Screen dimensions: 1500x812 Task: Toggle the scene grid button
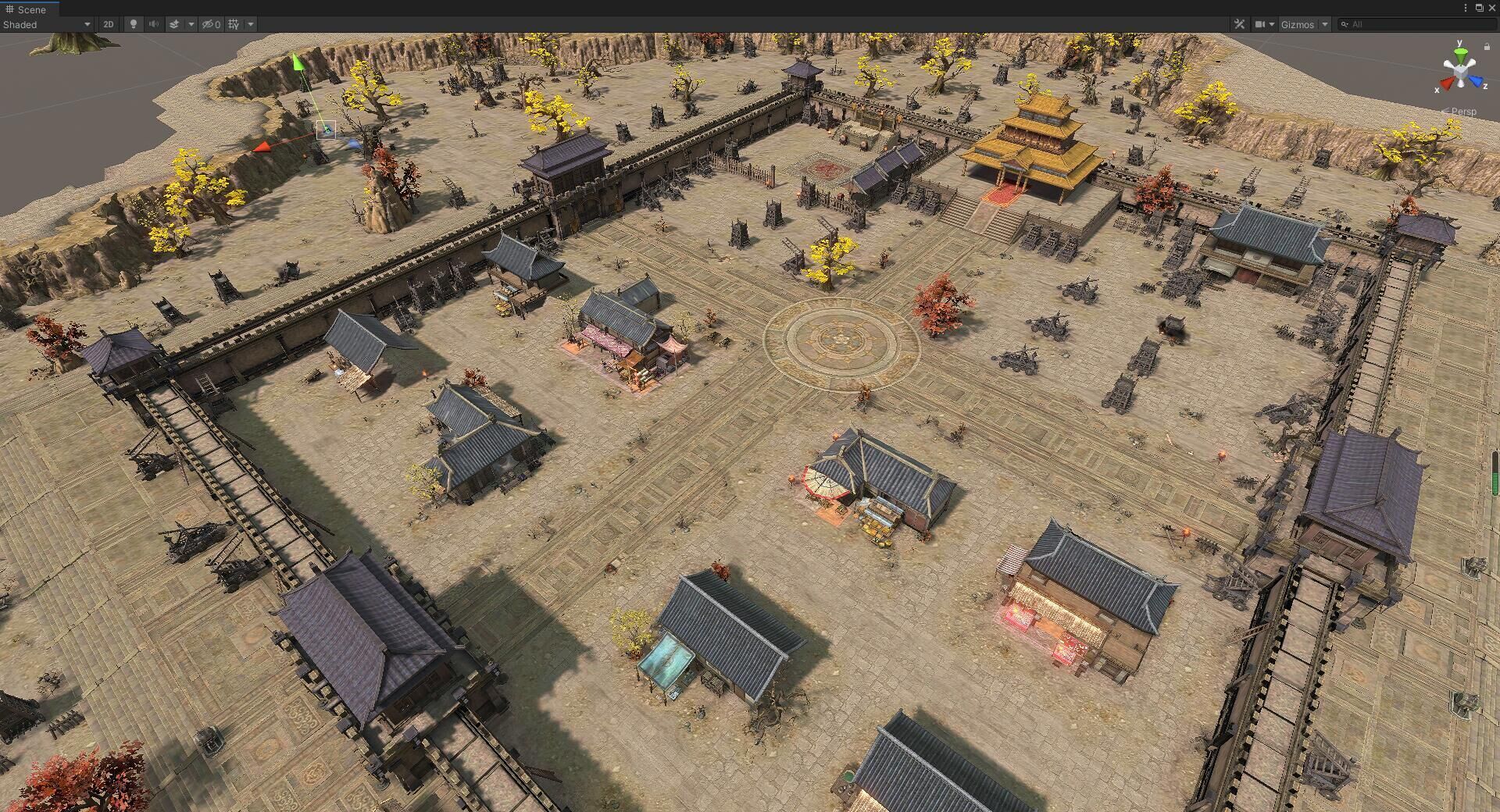[x=234, y=24]
